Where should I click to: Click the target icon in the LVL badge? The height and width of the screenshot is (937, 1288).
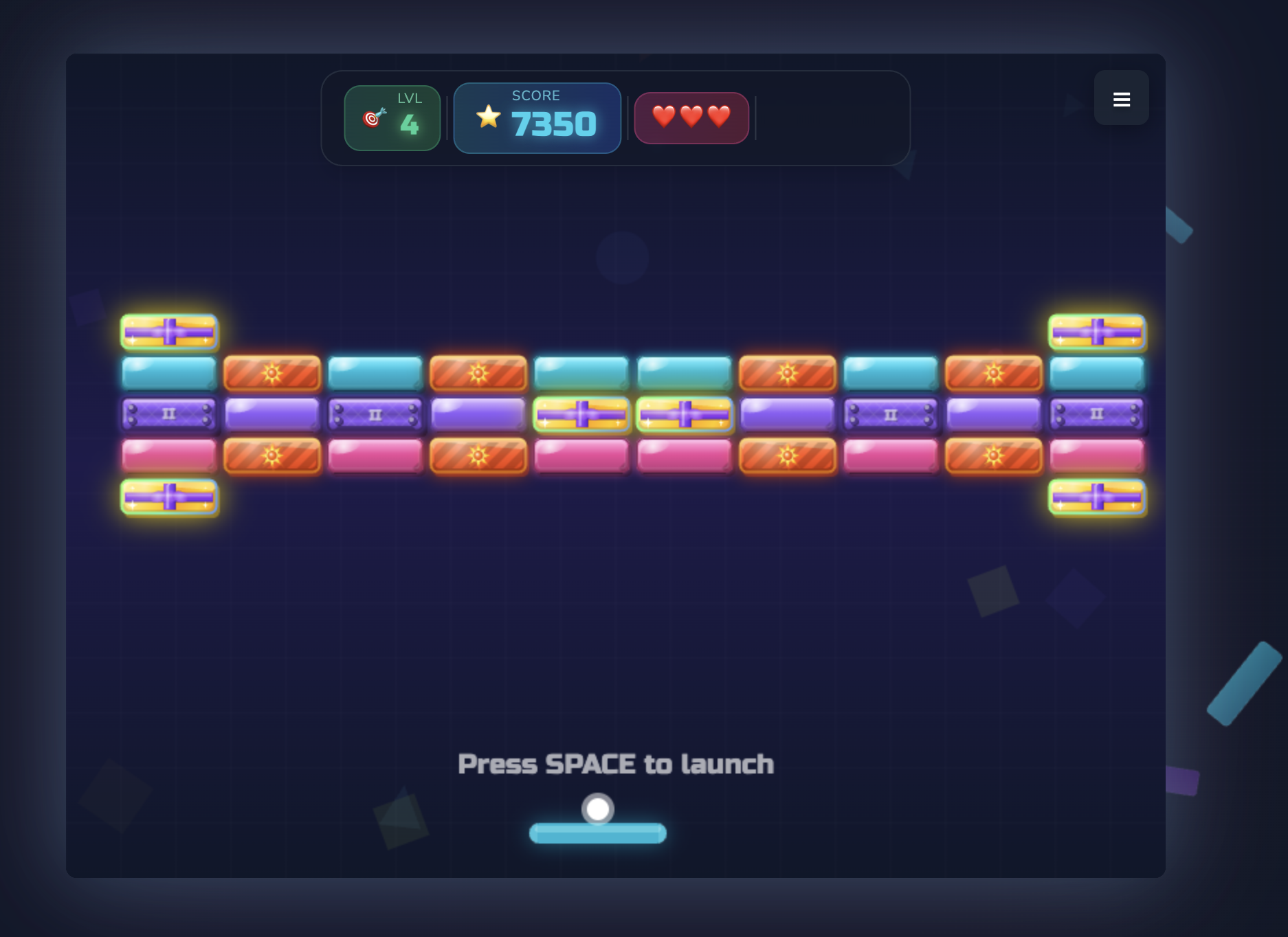(x=370, y=117)
